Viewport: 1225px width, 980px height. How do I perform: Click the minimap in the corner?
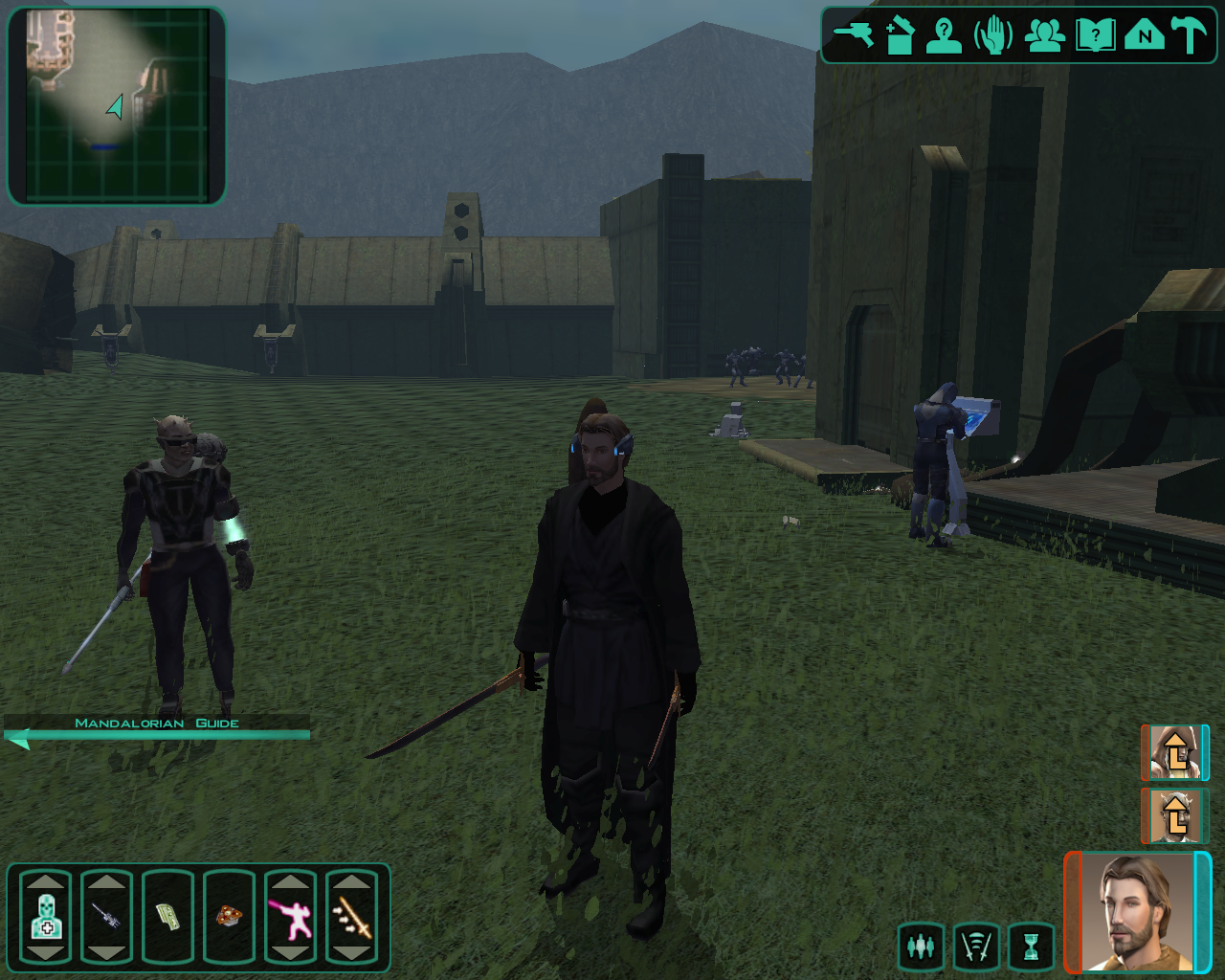click(x=116, y=105)
